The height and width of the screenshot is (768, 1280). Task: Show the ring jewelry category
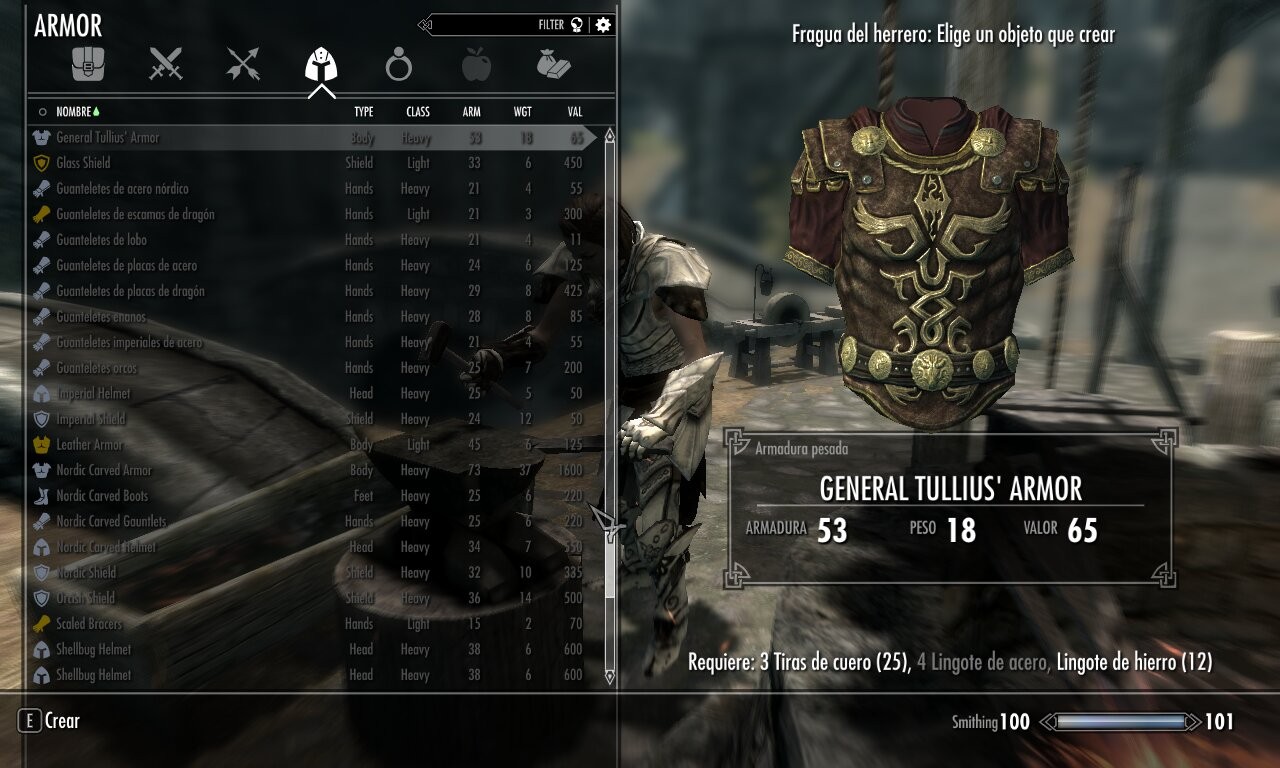(398, 66)
